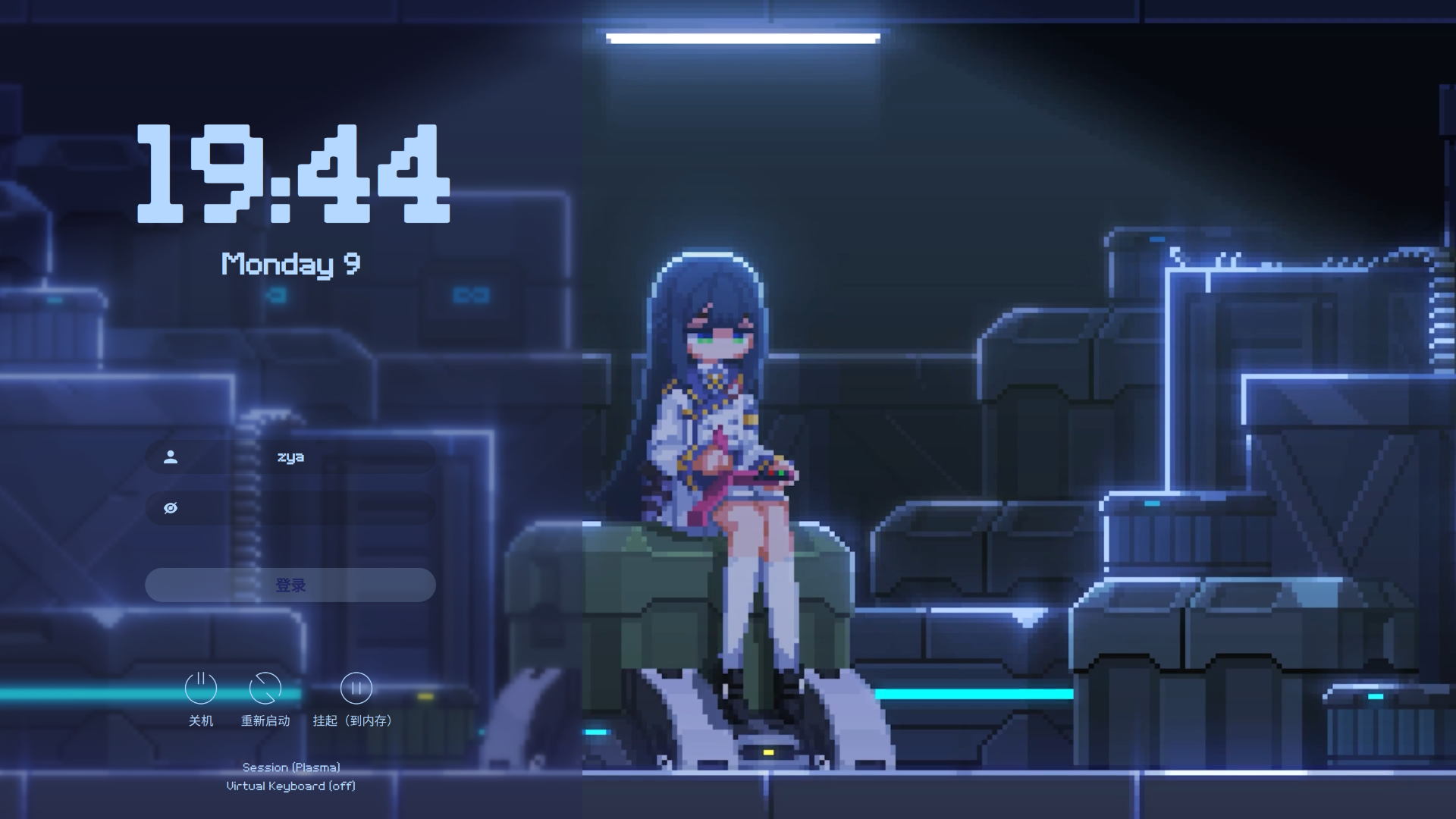Image resolution: width=1456 pixels, height=819 pixels.
Task: Open the Session (Plasma) selector
Action: tap(291, 767)
